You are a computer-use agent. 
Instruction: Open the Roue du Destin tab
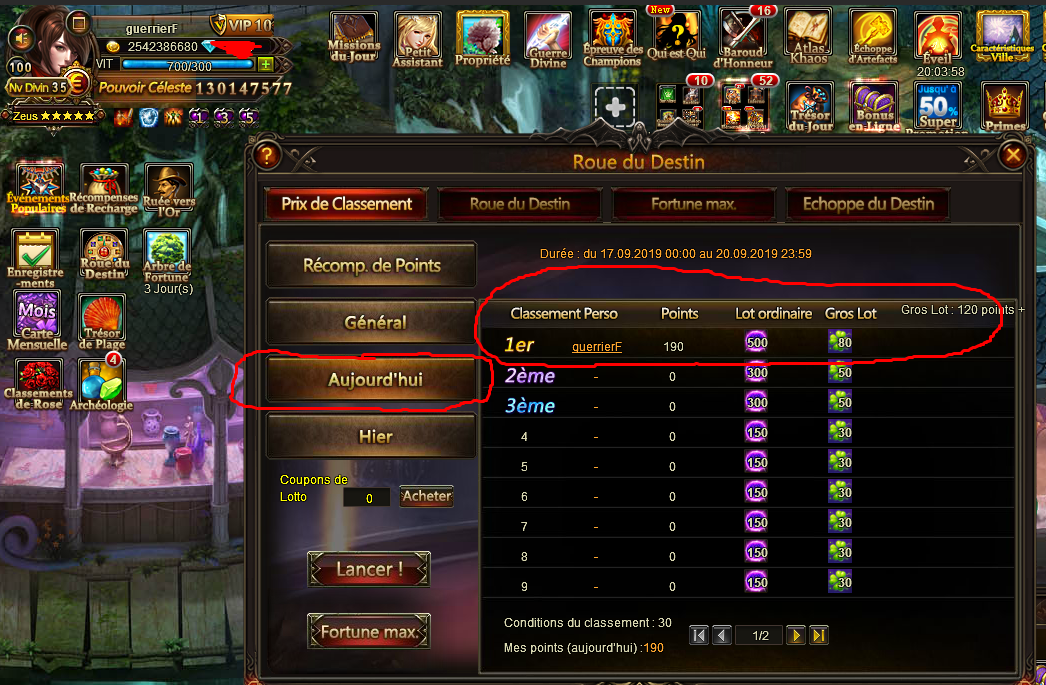pyautogui.click(x=520, y=204)
